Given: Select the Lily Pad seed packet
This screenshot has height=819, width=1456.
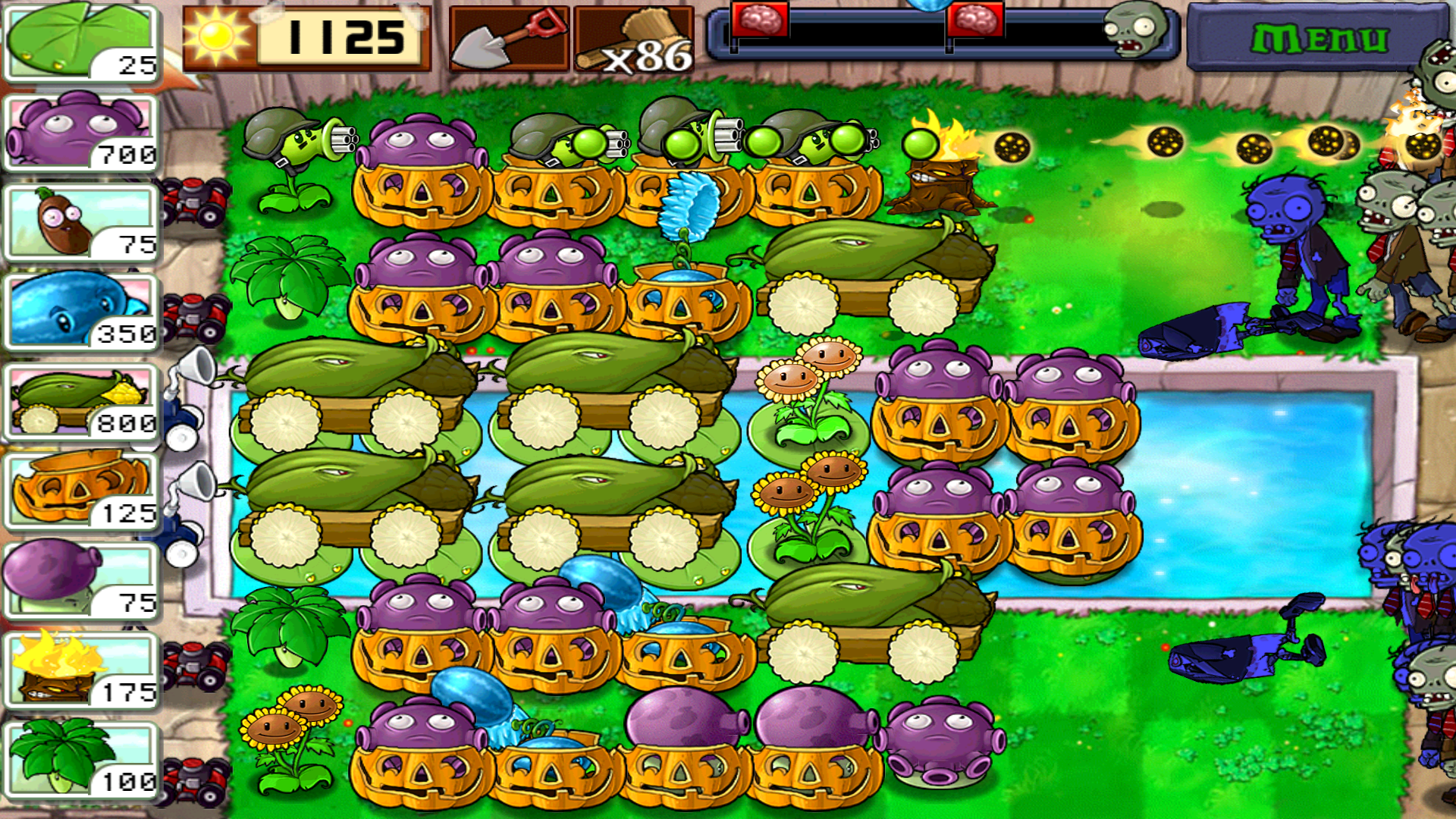Looking at the screenshot, I should 80,42.
